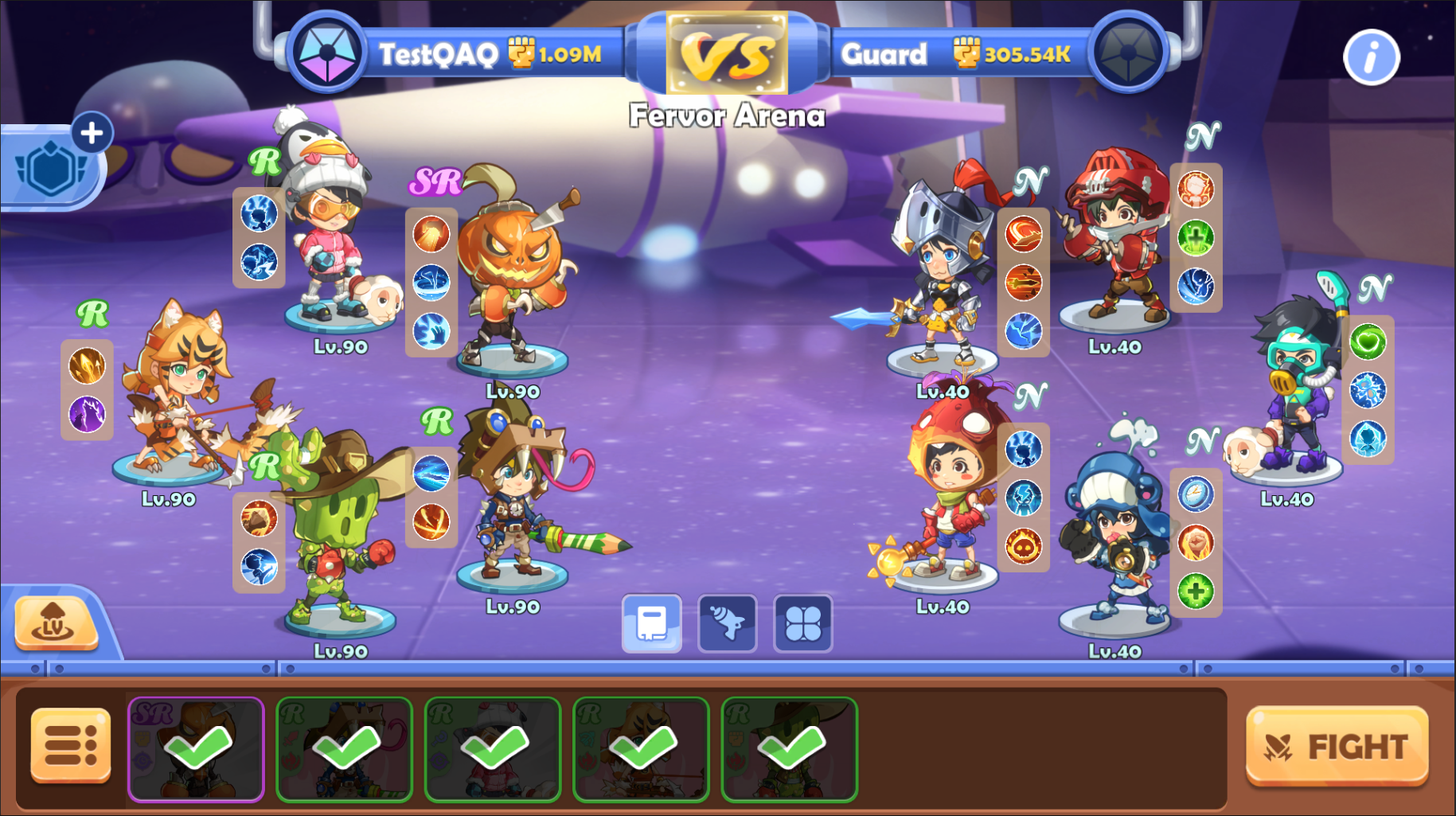Start the battle with the FIGHT button
The width and height of the screenshot is (1456, 816).
(1337, 746)
